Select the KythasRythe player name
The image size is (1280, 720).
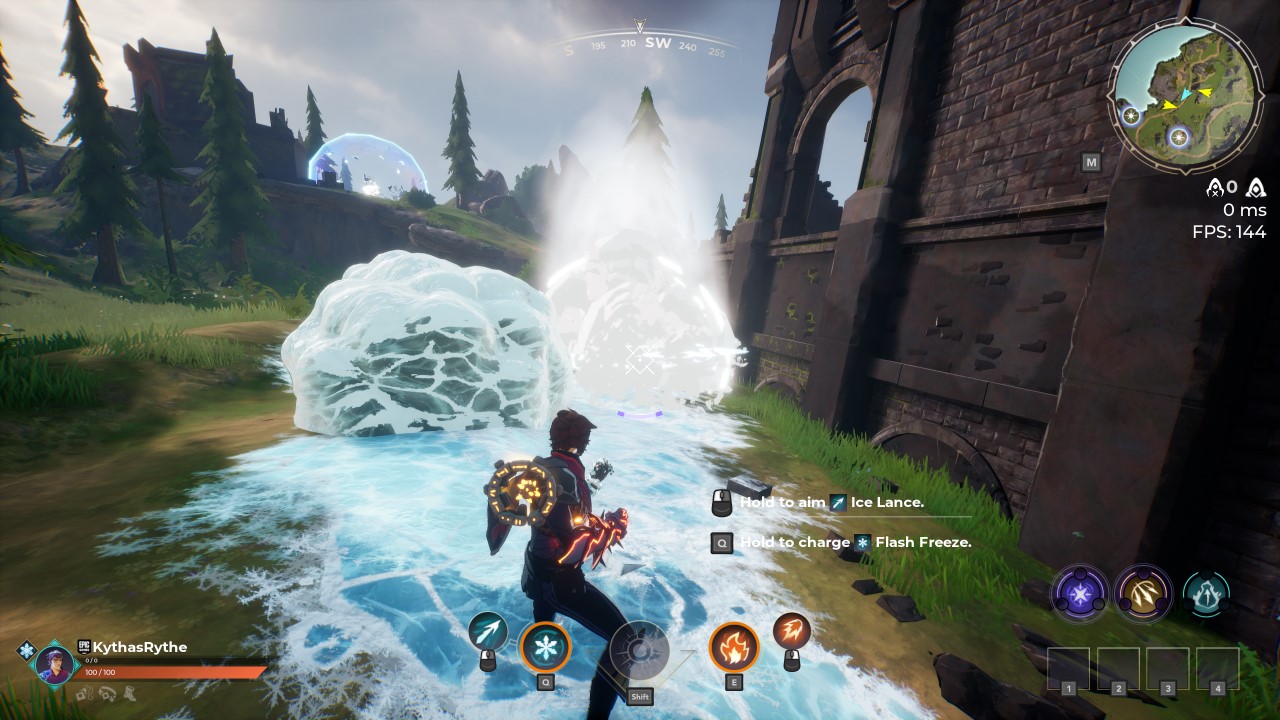(140, 647)
